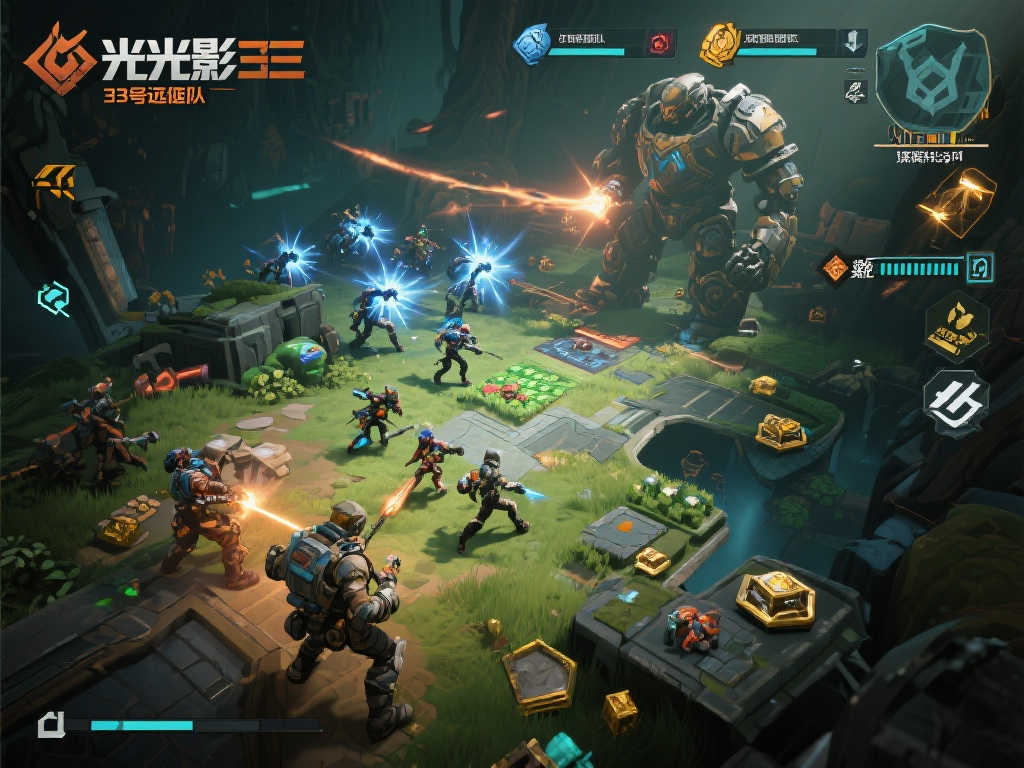Click the orange striped chevron icon
This screenshot has width=1024, height=768.
(x=54, y=181)
